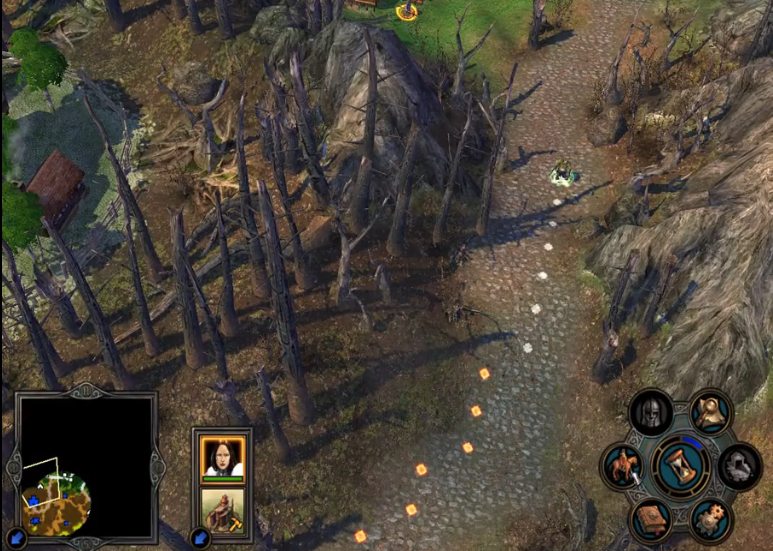The height and width of the screenshot is (551, 773).
Task: Open the system menu gears icon
Action: click(710, 519)
